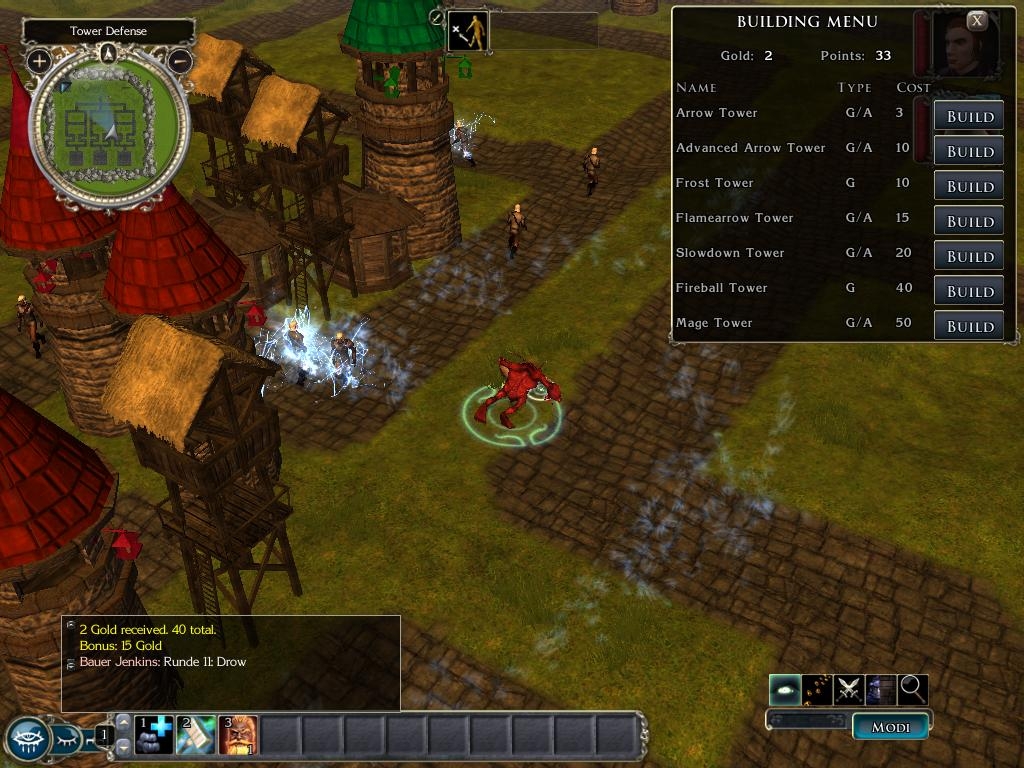
Task: Zoom in the minimap with plus button
Action: point(39,61)
